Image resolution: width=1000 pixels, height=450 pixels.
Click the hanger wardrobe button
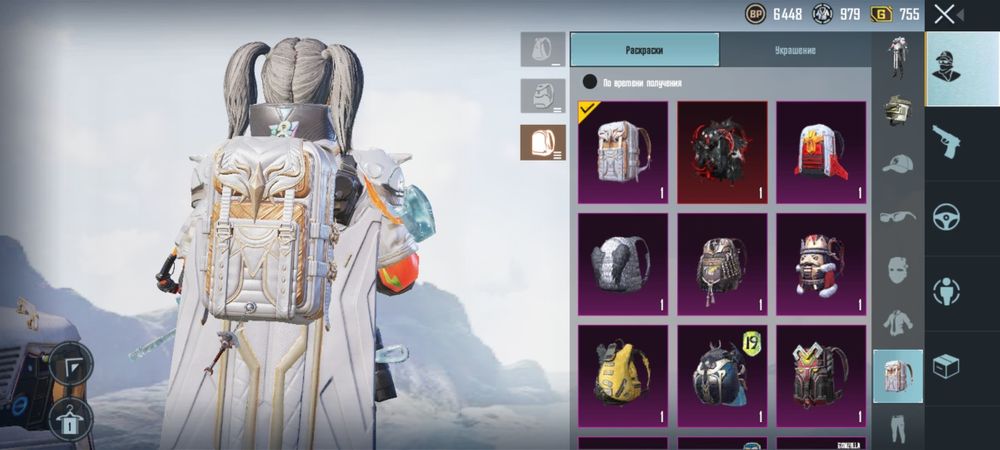[x=70, y=417]
